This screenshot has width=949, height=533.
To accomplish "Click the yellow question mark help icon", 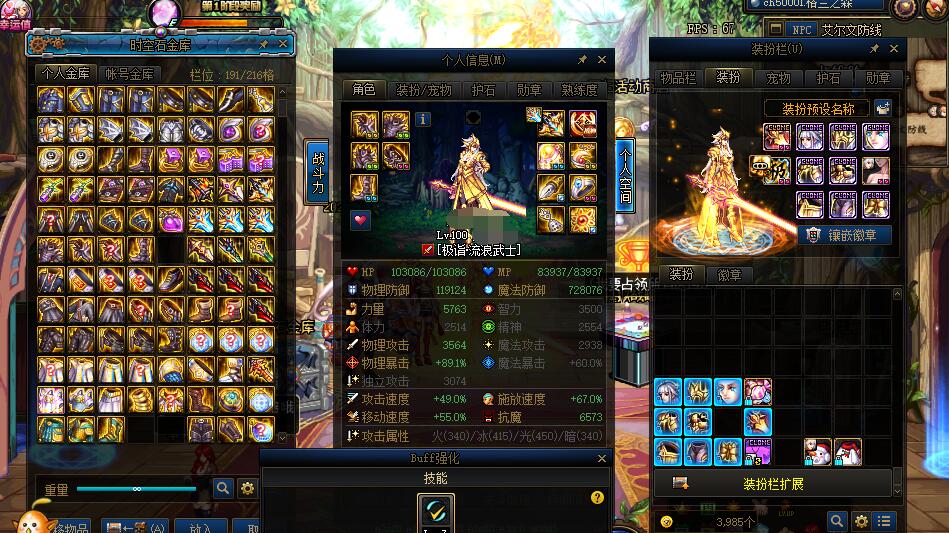I will [x=597, y=497].
